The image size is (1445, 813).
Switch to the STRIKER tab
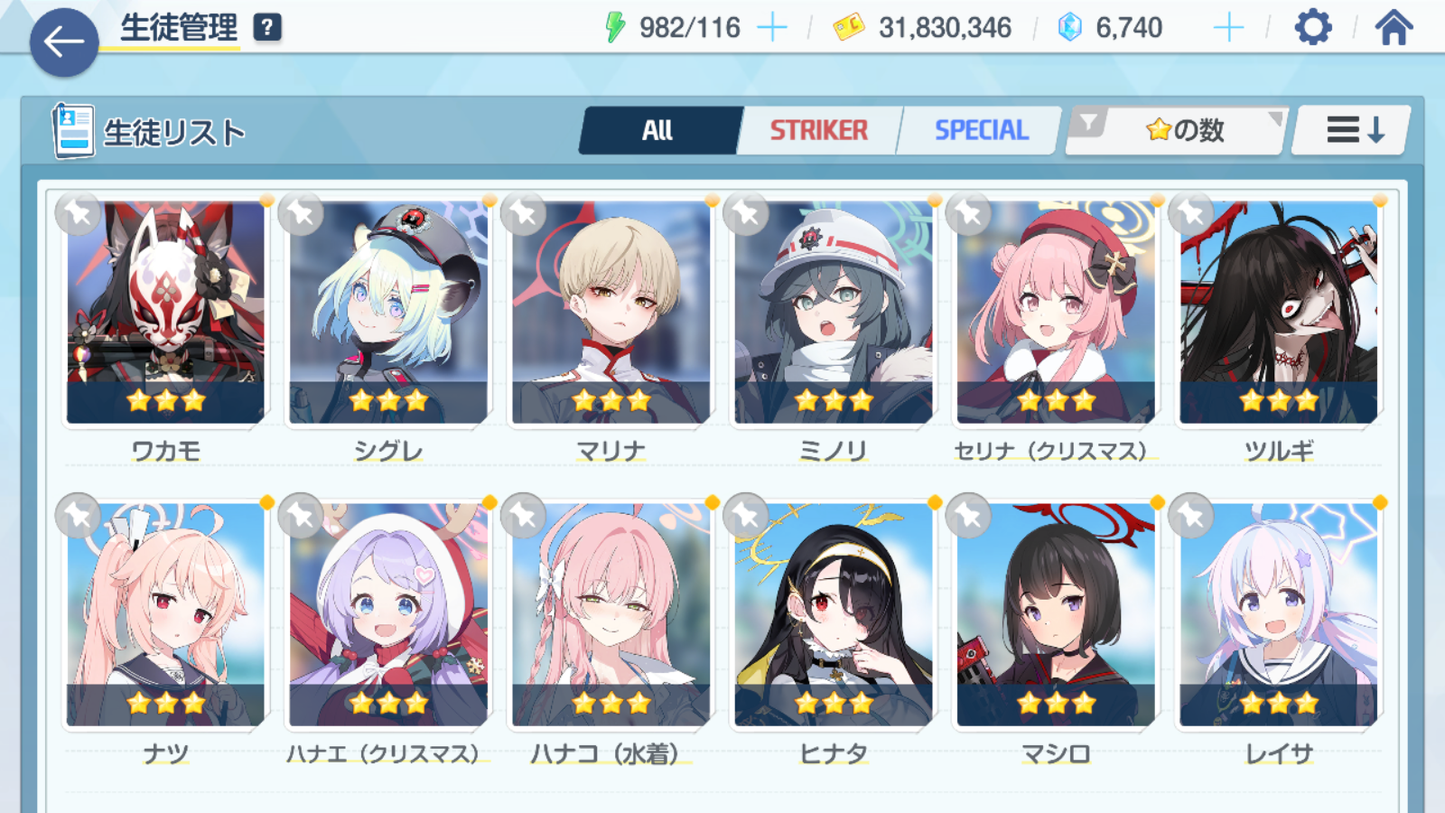tap(818, 130)
